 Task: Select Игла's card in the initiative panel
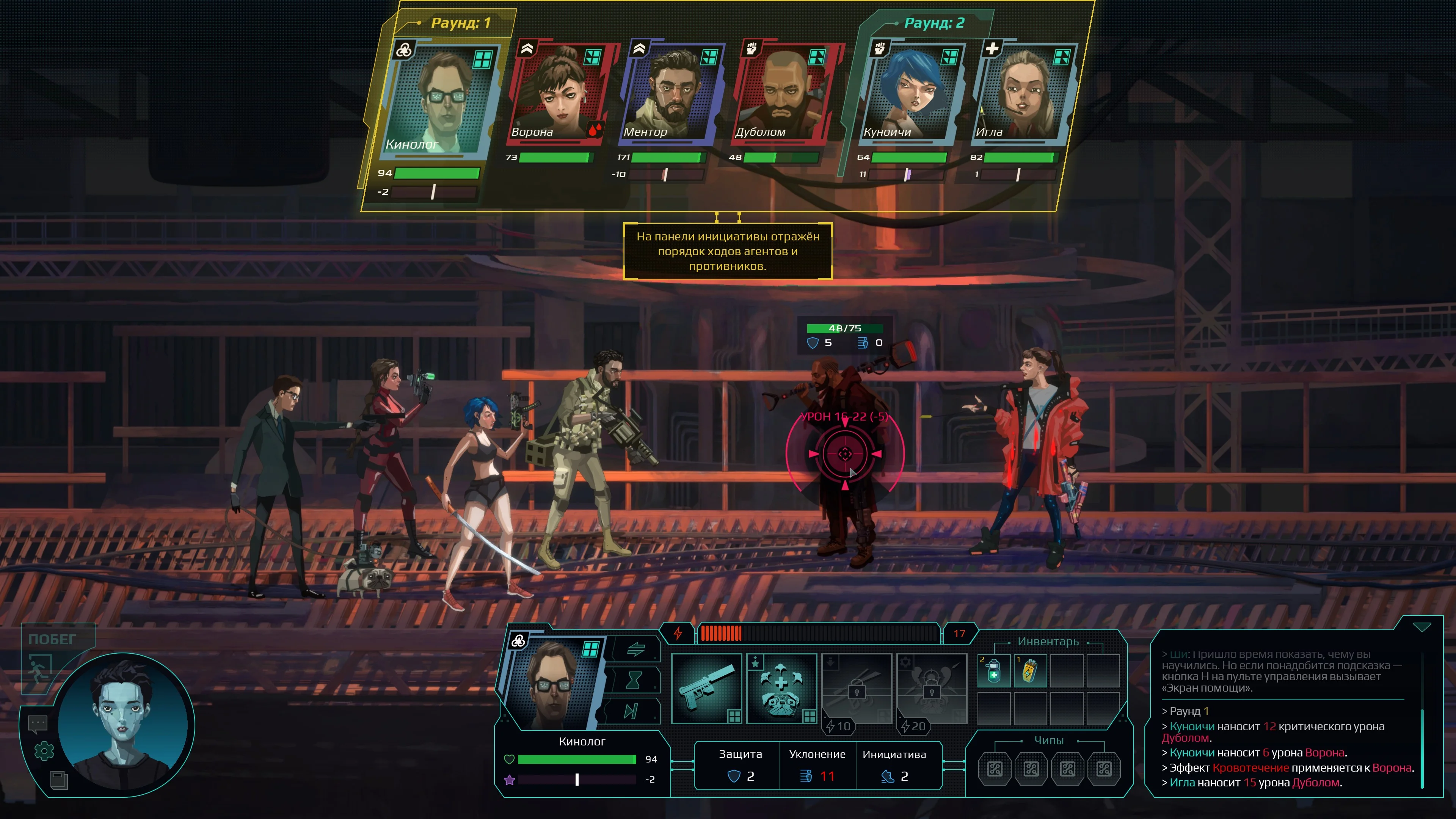coord(1023,93)
